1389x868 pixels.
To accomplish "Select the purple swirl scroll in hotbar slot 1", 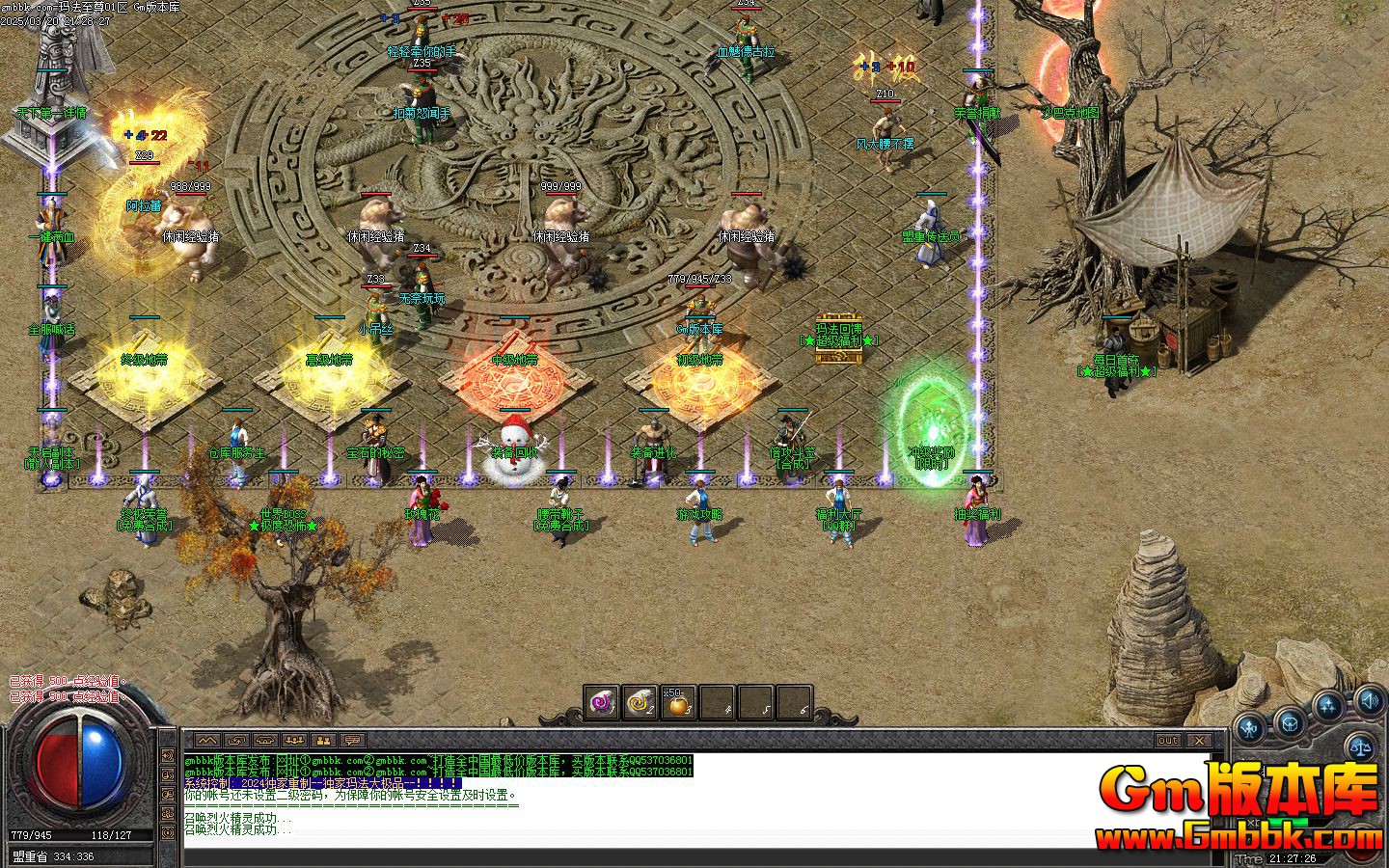I will click(603, 703).
